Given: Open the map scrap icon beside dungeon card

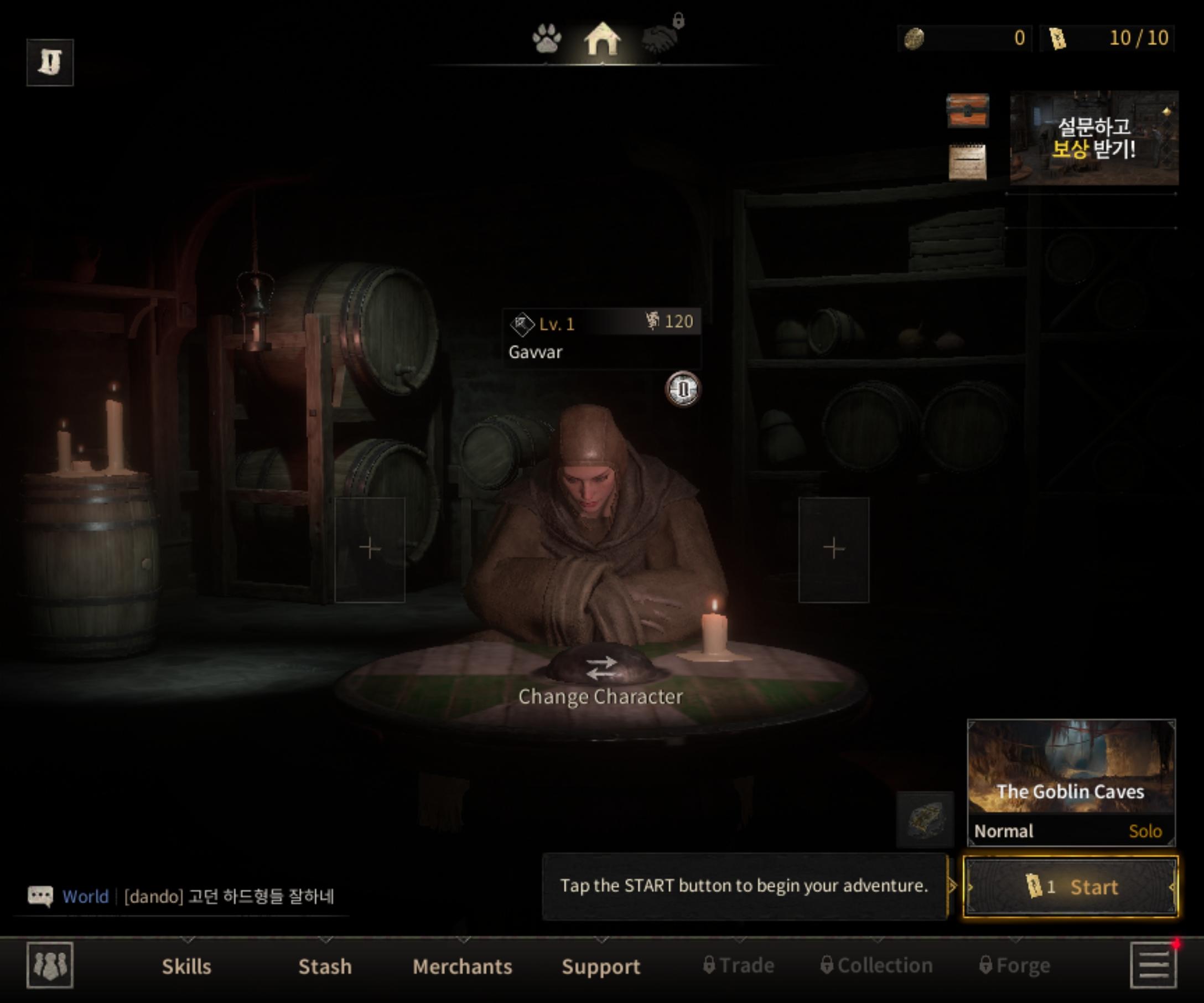Looking at the screenshot, I should pyautogui.click(x=924, y=819).
